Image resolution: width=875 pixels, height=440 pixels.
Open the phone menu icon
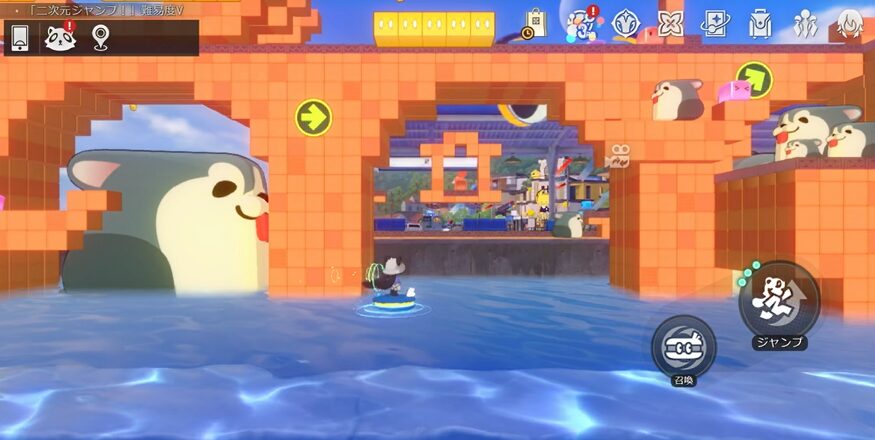click(20, 38)
